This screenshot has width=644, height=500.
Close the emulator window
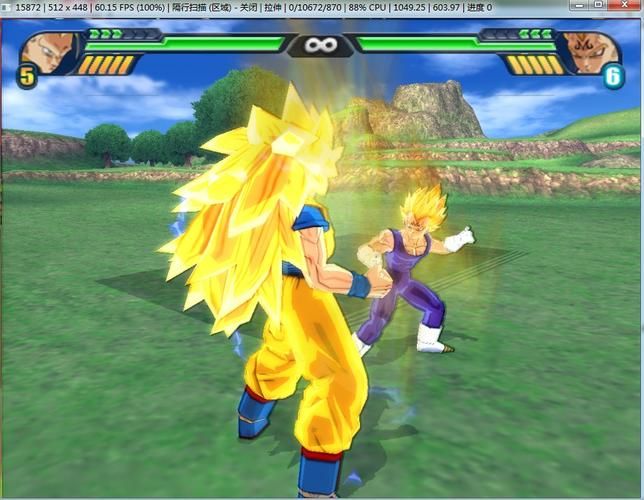[x=626, y=7]
